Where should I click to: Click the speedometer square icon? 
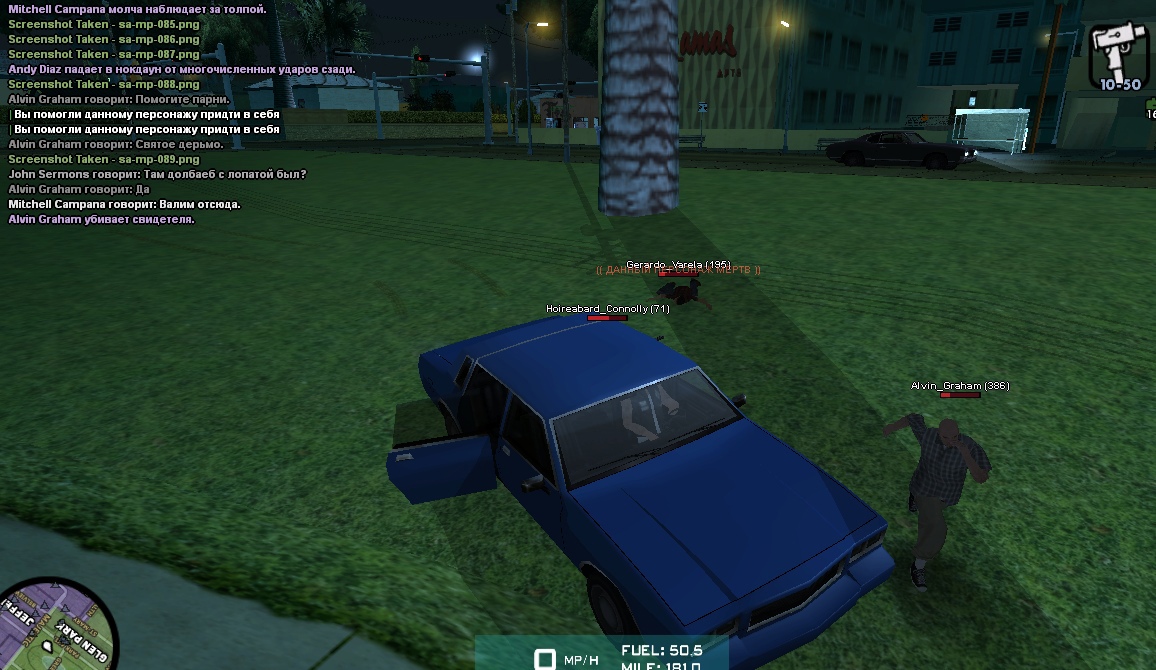[x=545, y=659]
